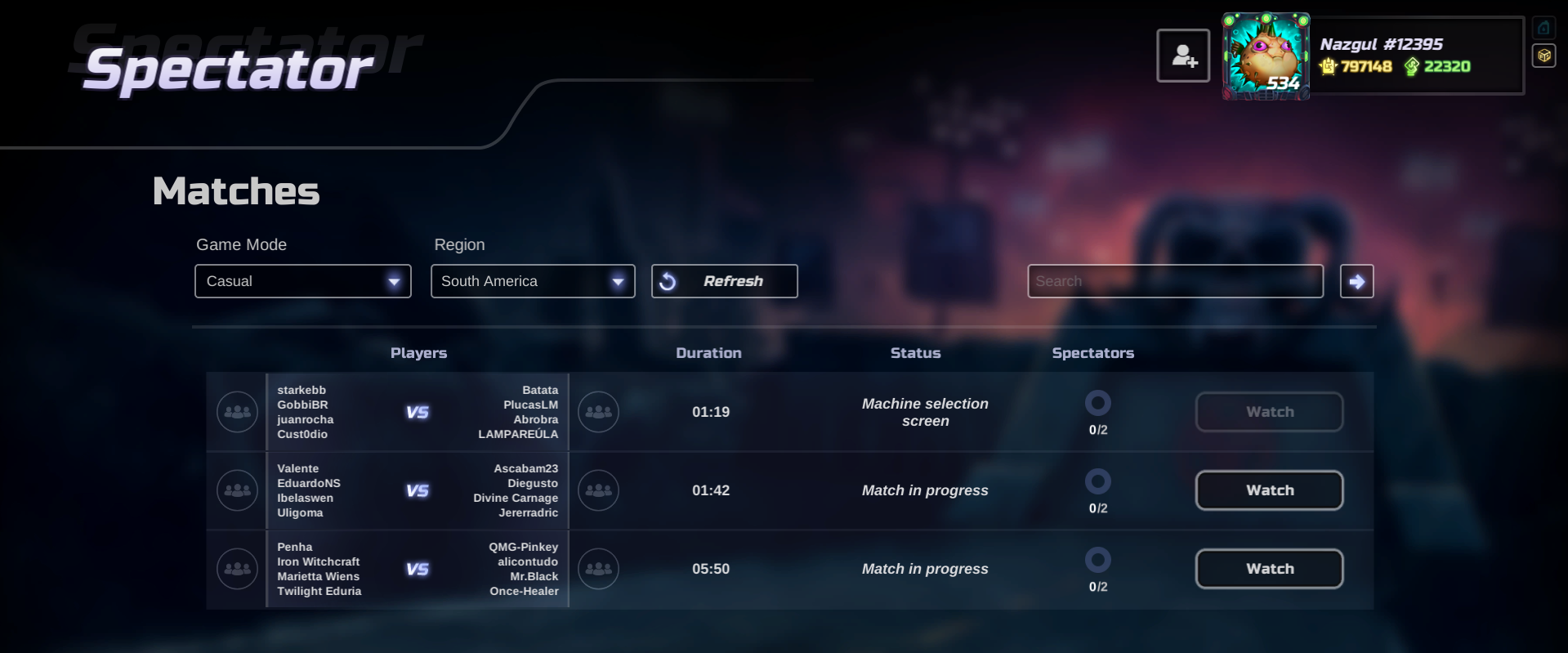Open the Nazgul #12395 avatar card
1568x653 pixels.
[x=1265, y=56]
